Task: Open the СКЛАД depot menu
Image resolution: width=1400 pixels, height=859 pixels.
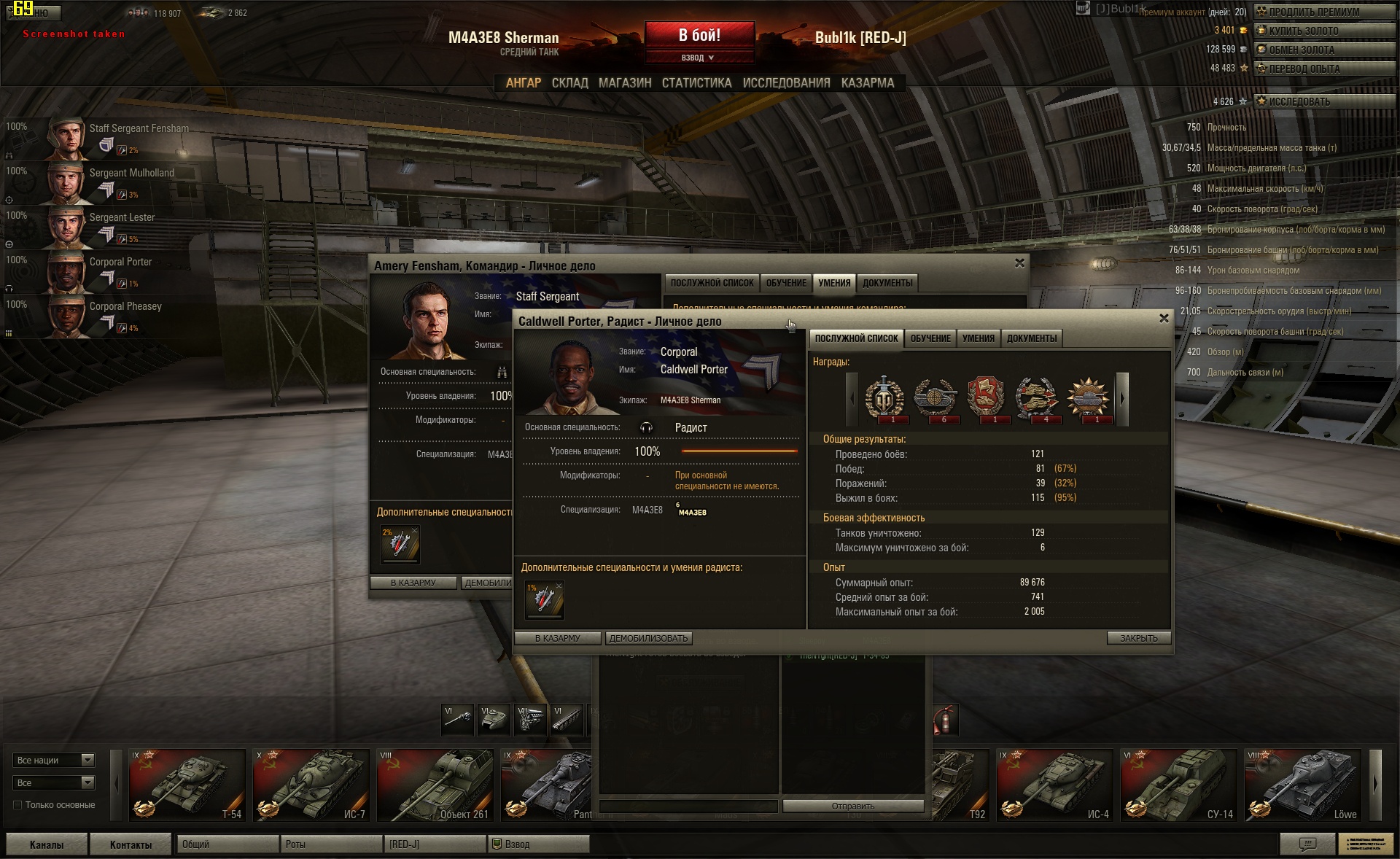Action: (569, 83)
